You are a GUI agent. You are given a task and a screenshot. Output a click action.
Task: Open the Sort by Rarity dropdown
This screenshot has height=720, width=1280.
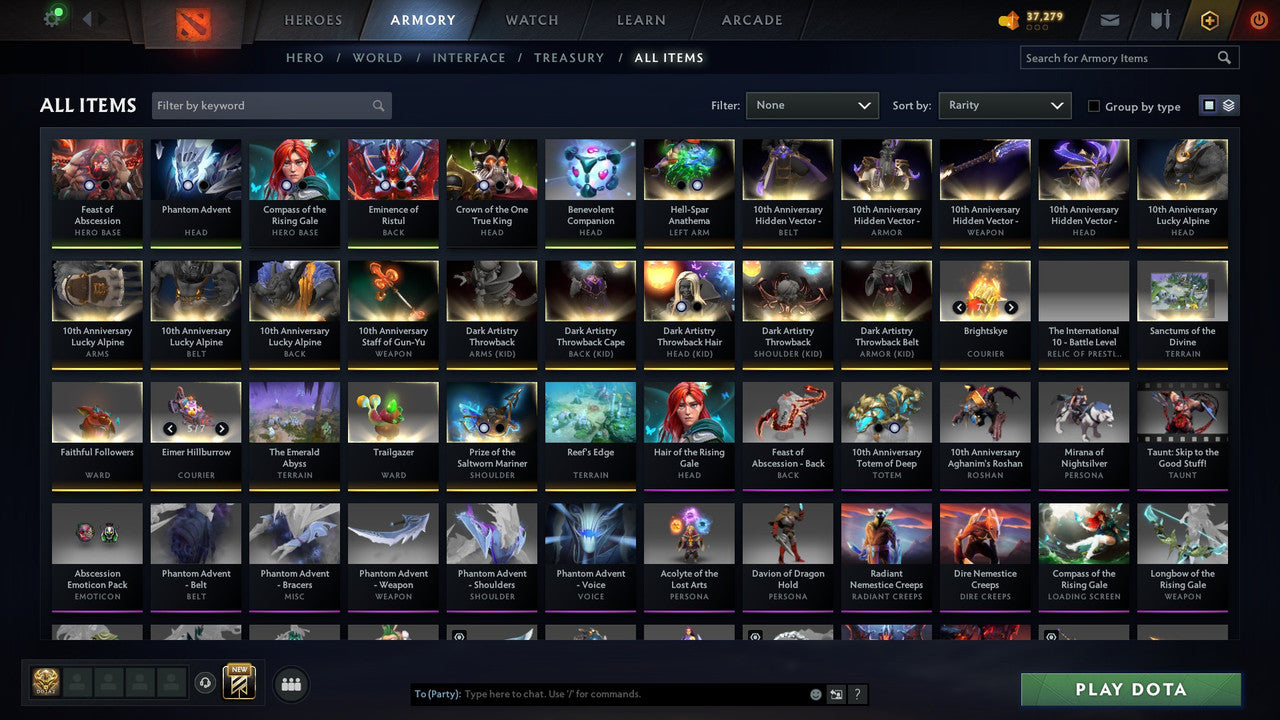1004,105
